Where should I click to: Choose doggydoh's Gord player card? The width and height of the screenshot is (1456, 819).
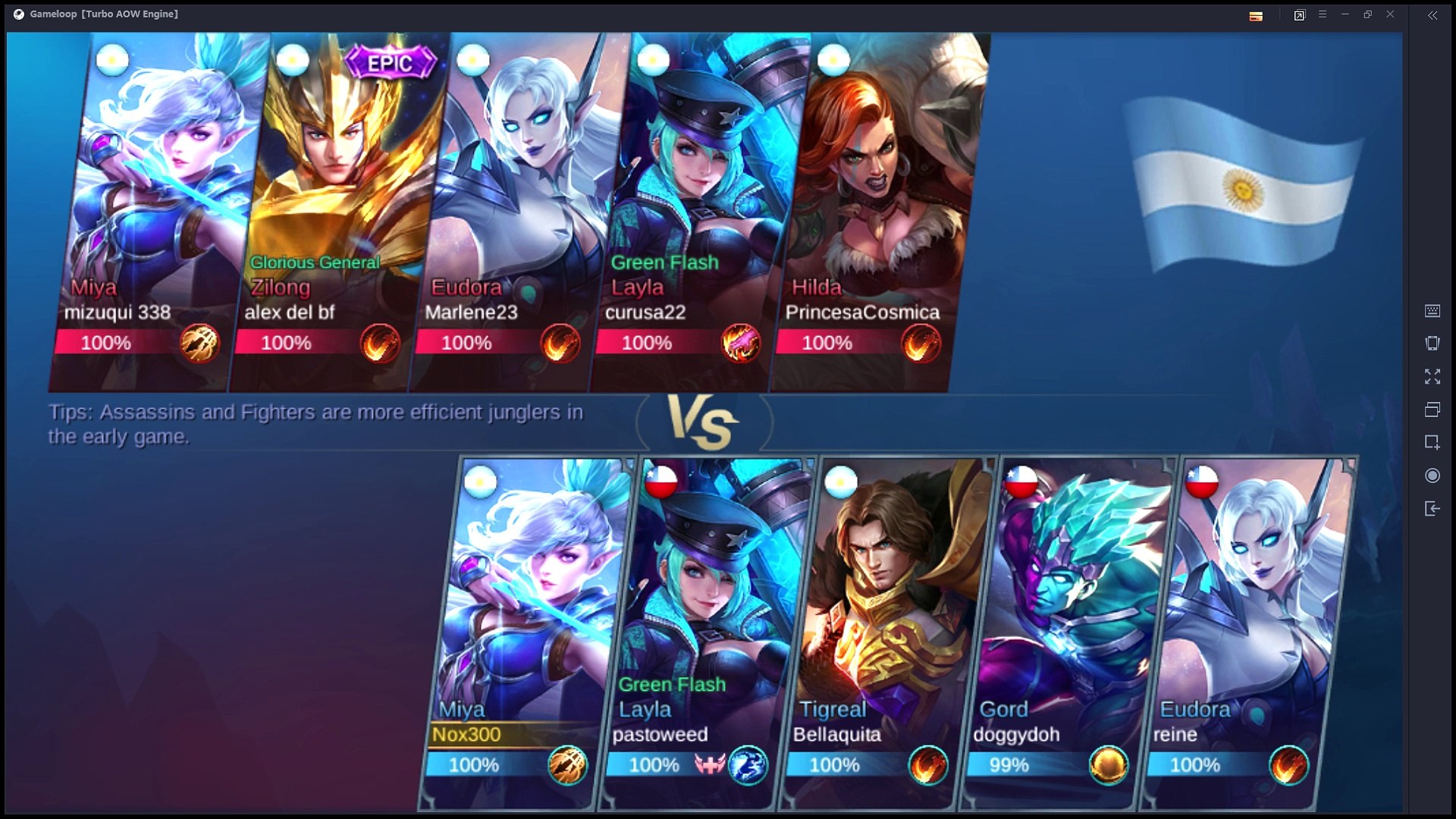(x=1065, y=629)
